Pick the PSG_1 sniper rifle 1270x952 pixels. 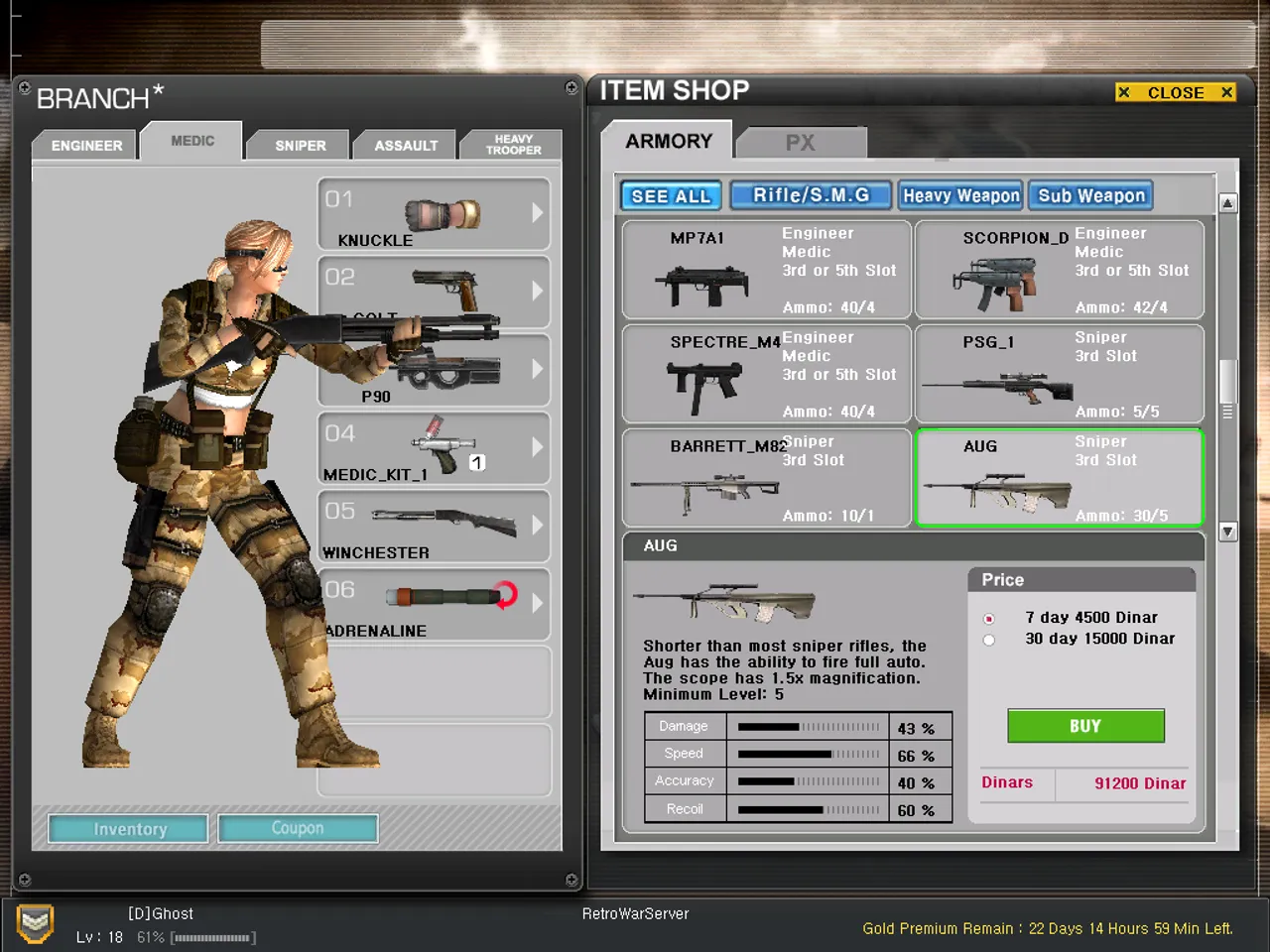(1059, 374)
